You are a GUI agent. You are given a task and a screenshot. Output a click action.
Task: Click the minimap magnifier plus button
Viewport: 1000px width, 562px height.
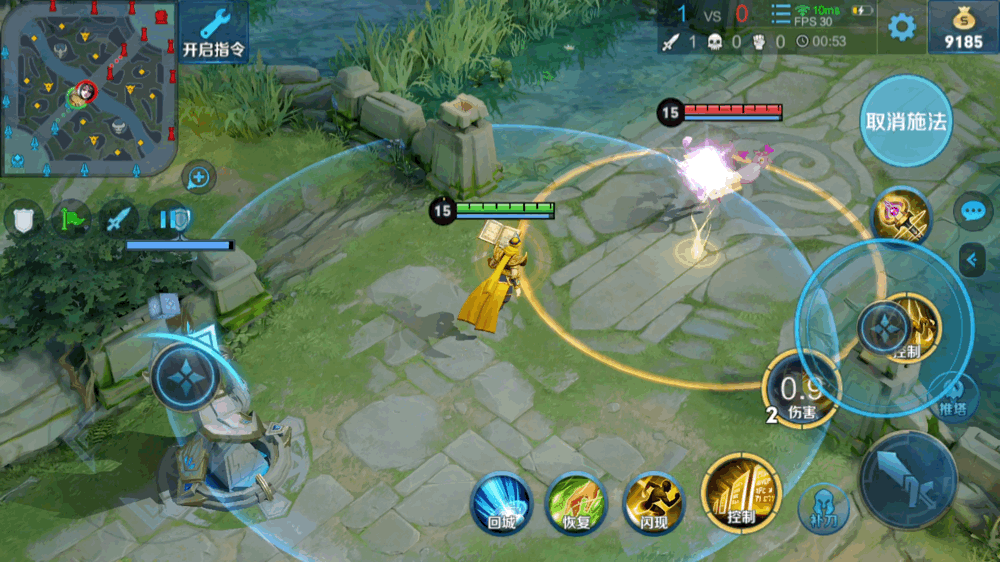point(199,178)
